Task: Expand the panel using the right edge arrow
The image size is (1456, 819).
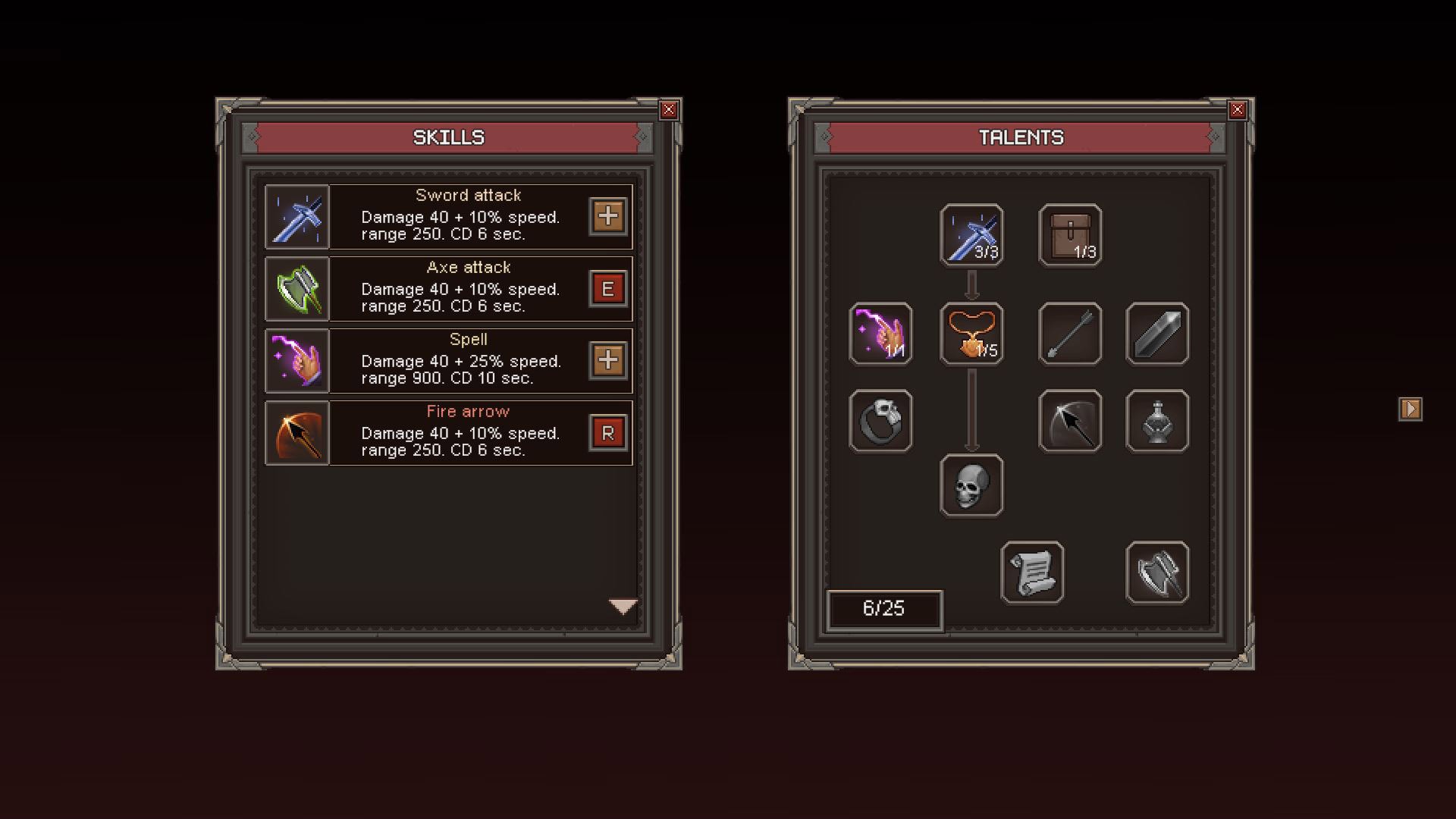Action: pyautogui.click(x=1410, y=407)
